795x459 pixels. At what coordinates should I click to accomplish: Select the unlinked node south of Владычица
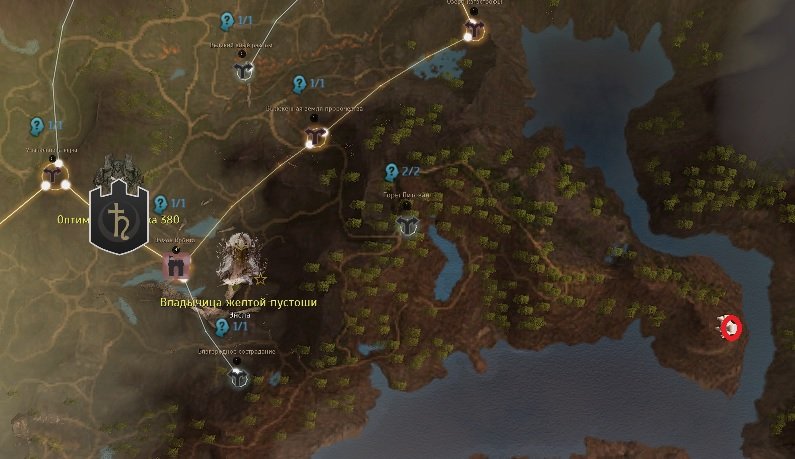point(238,377)
